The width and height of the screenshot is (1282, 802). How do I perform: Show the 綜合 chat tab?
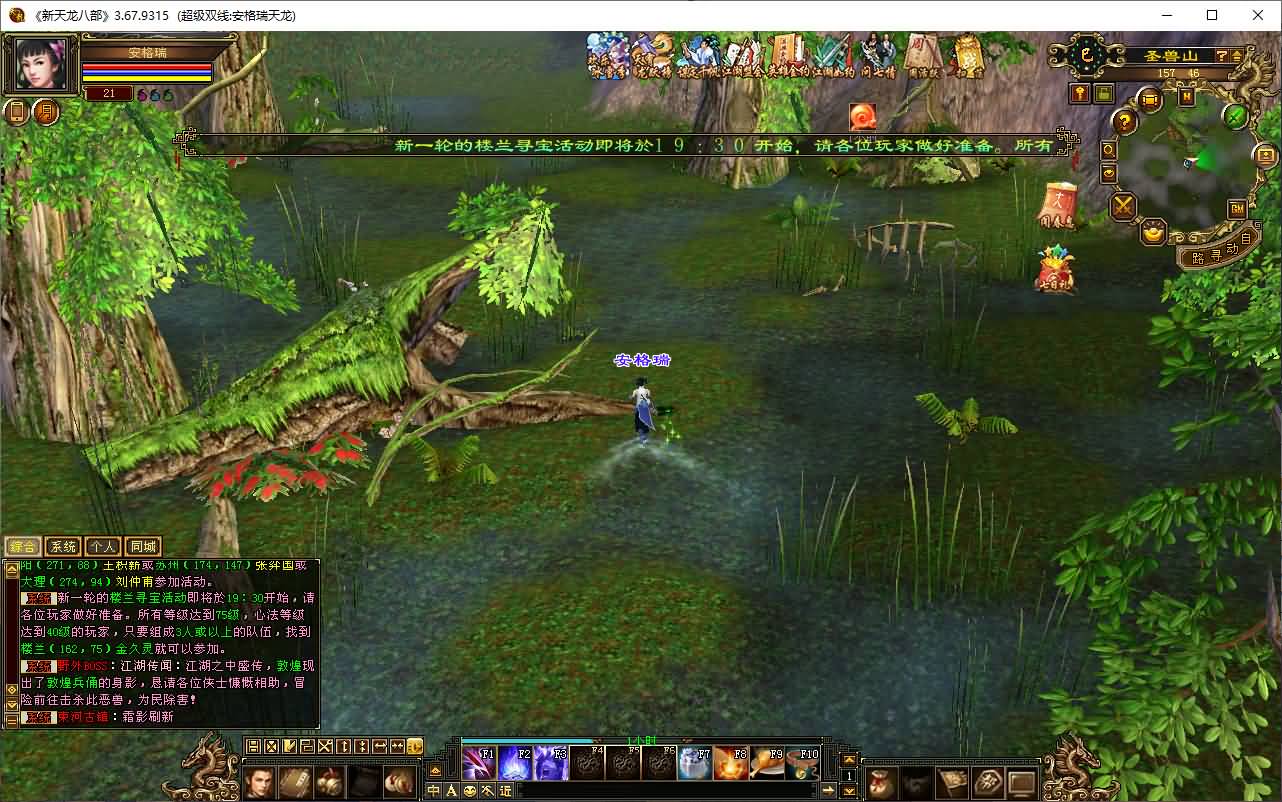coord(23,547)
